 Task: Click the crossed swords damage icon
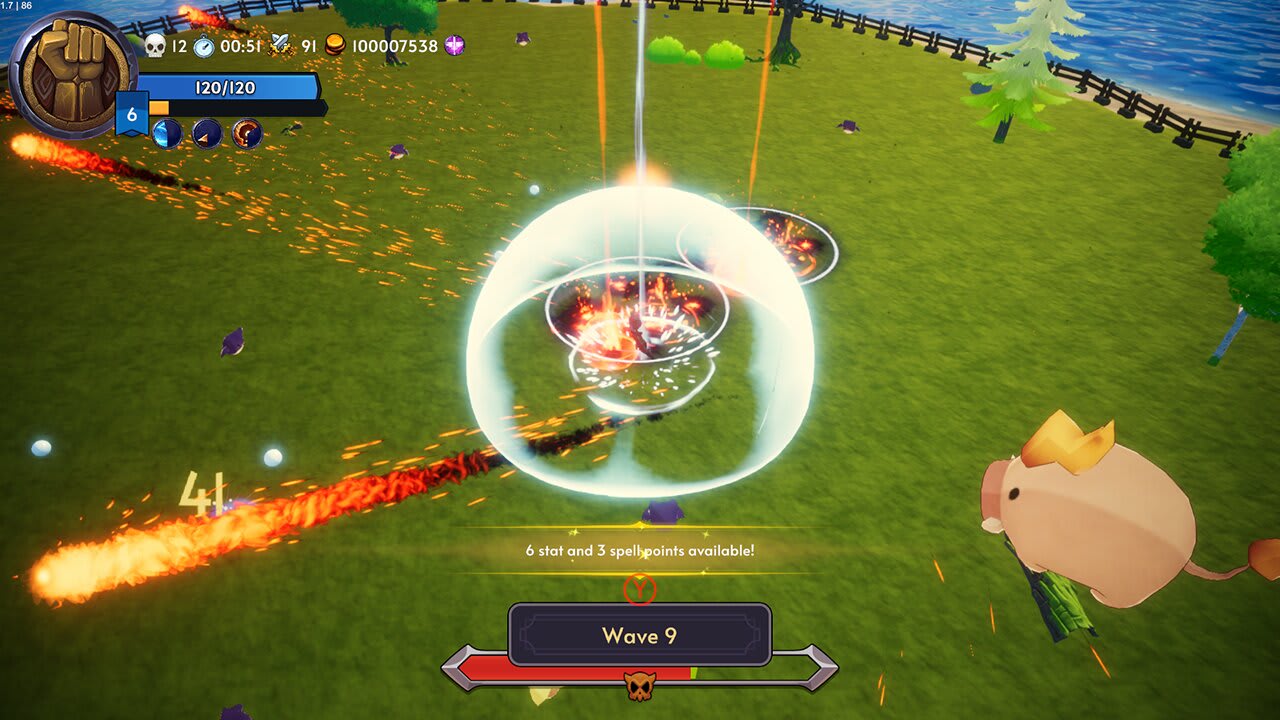(278, 44)
